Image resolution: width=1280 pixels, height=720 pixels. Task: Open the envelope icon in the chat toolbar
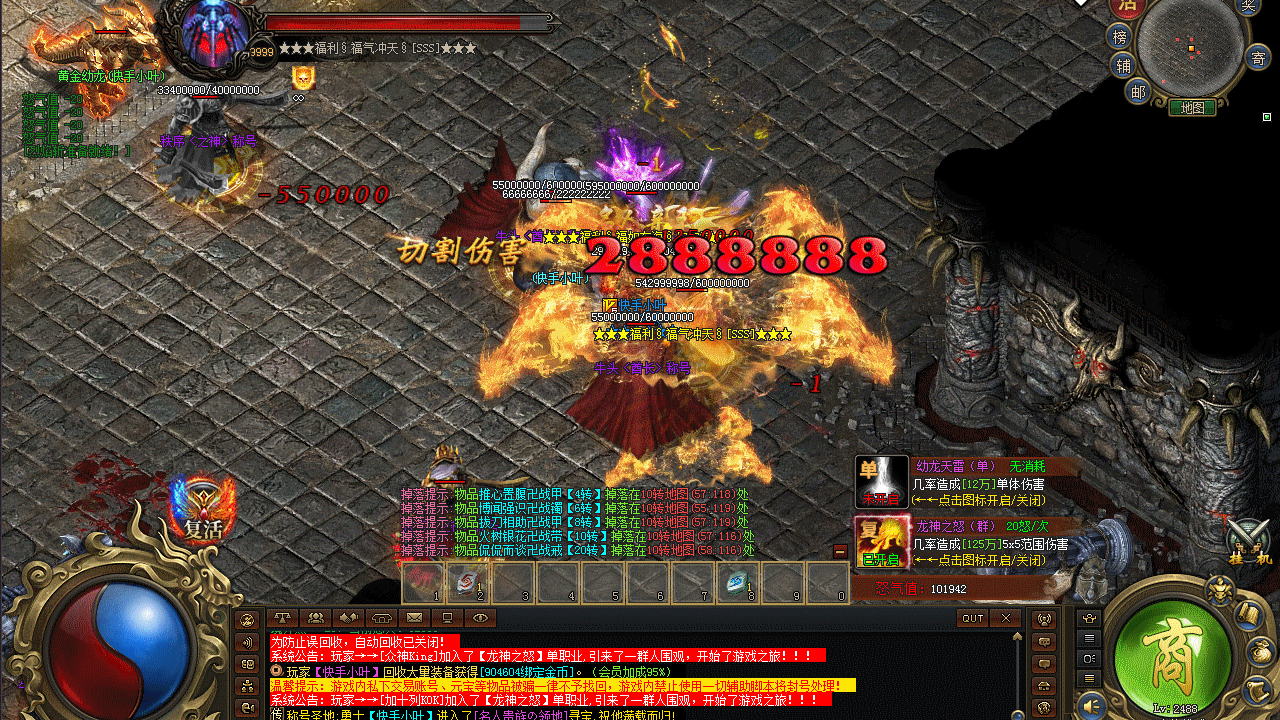pos(414,618)
